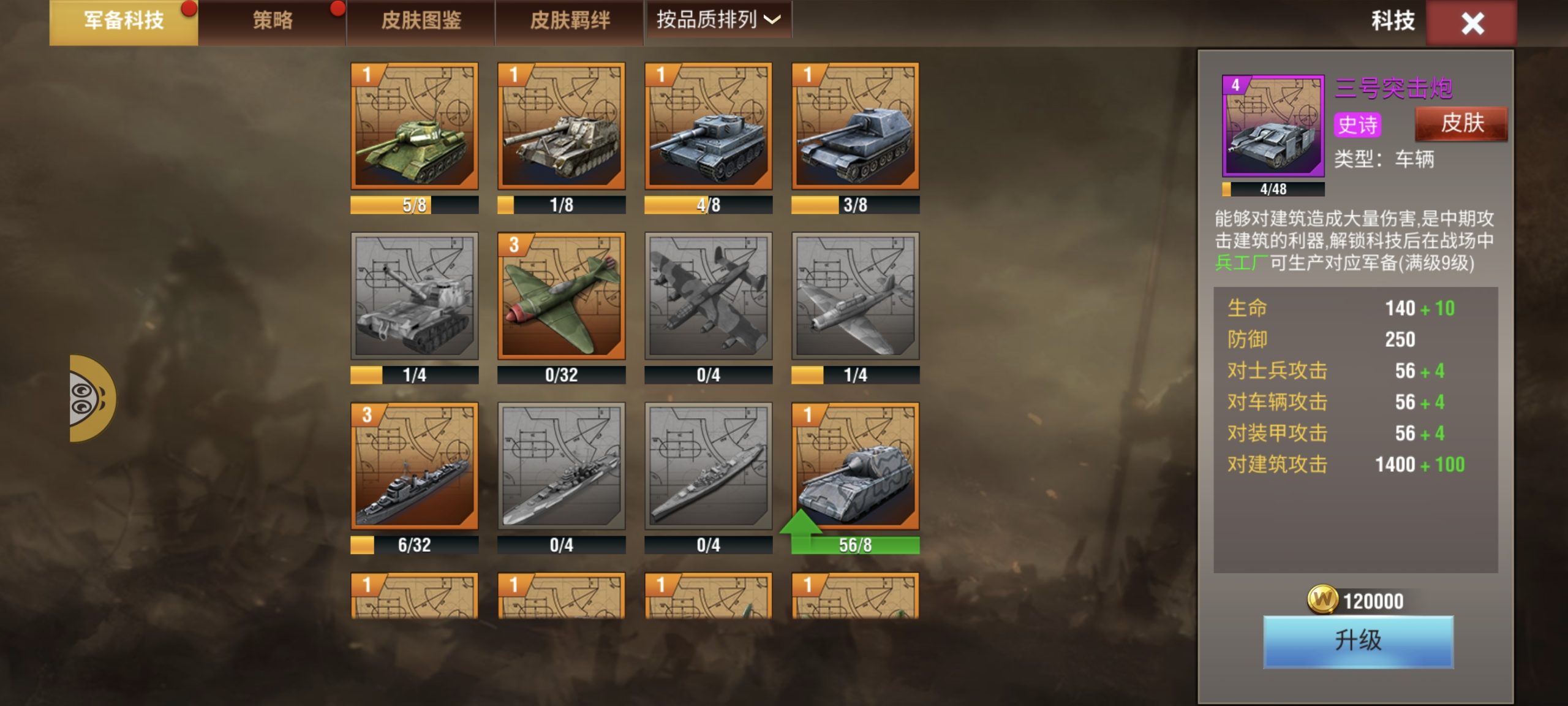
Task: Close the tech screen with the X
Action: 1471,23
